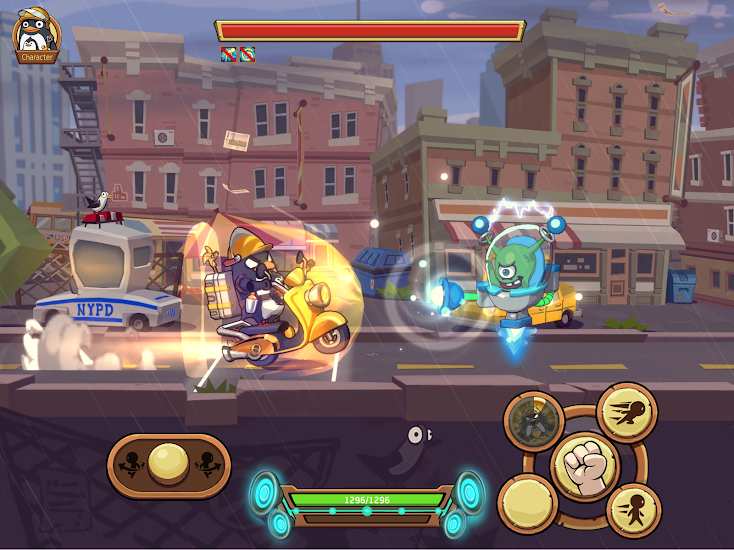
Task: Click the yellow movement joystick knob
Action: click(169, 465)
